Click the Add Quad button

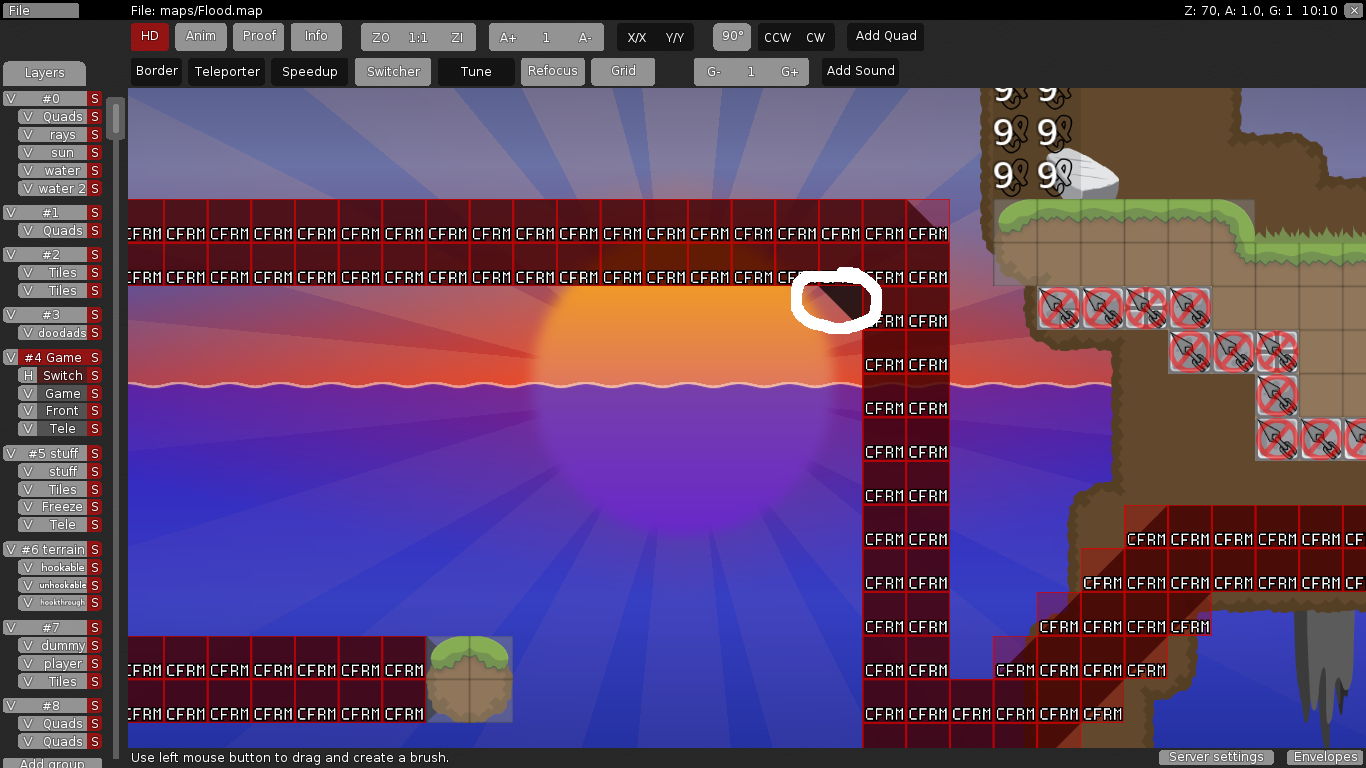tap(885, 36)
